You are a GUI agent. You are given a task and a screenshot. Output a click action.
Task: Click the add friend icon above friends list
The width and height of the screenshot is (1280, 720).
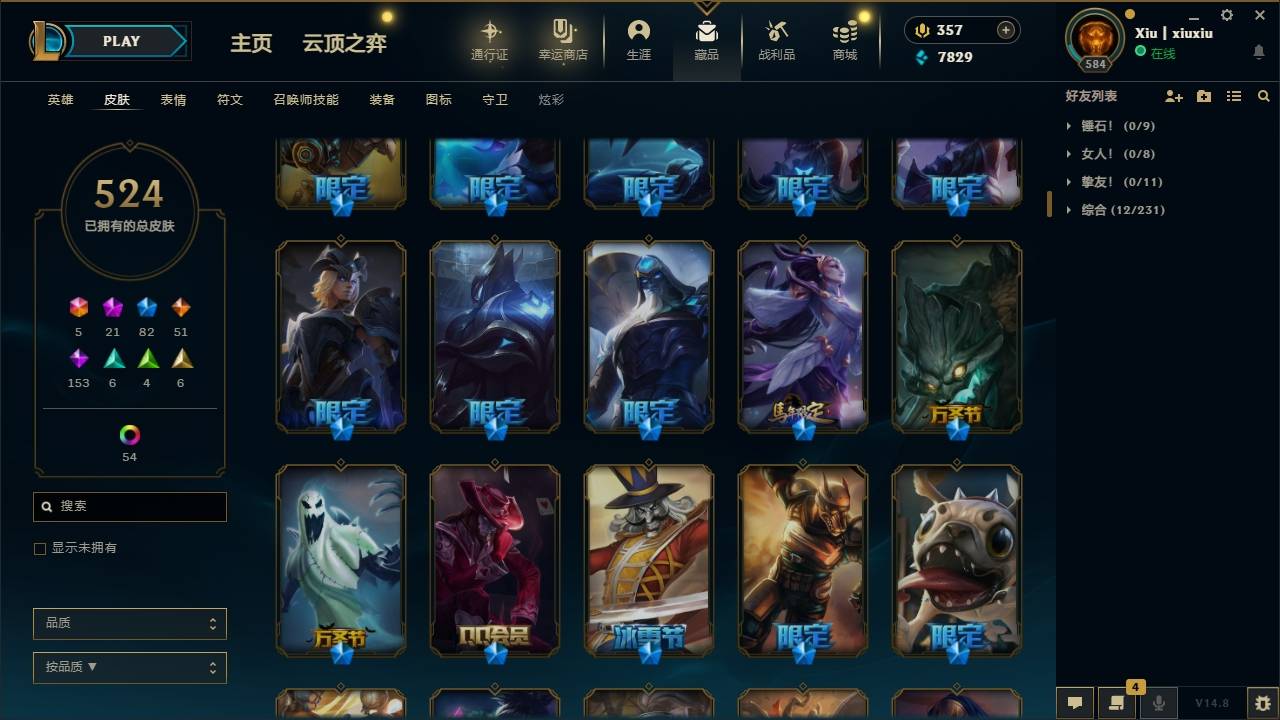coord(1172,96)
